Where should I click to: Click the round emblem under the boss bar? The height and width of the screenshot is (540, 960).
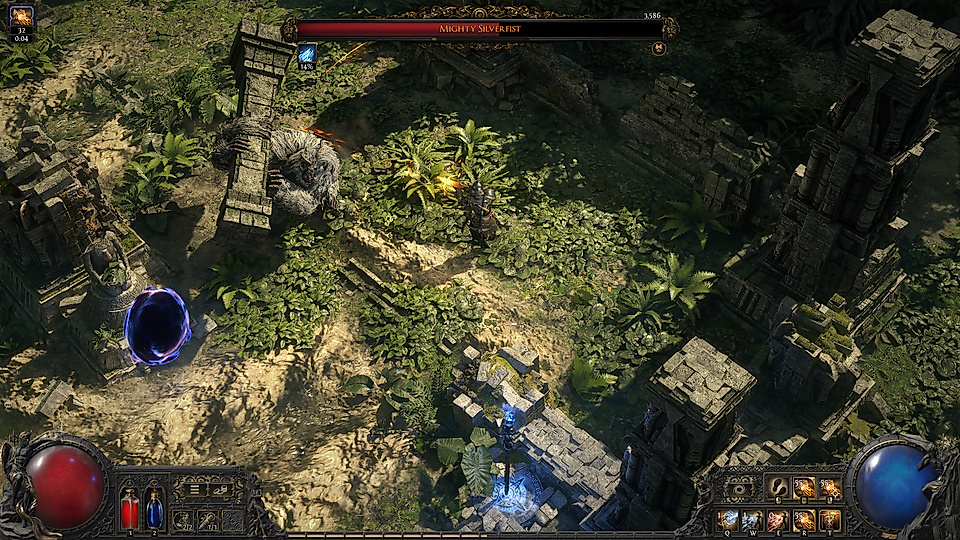pyautogui.click(x=658, y=48)
